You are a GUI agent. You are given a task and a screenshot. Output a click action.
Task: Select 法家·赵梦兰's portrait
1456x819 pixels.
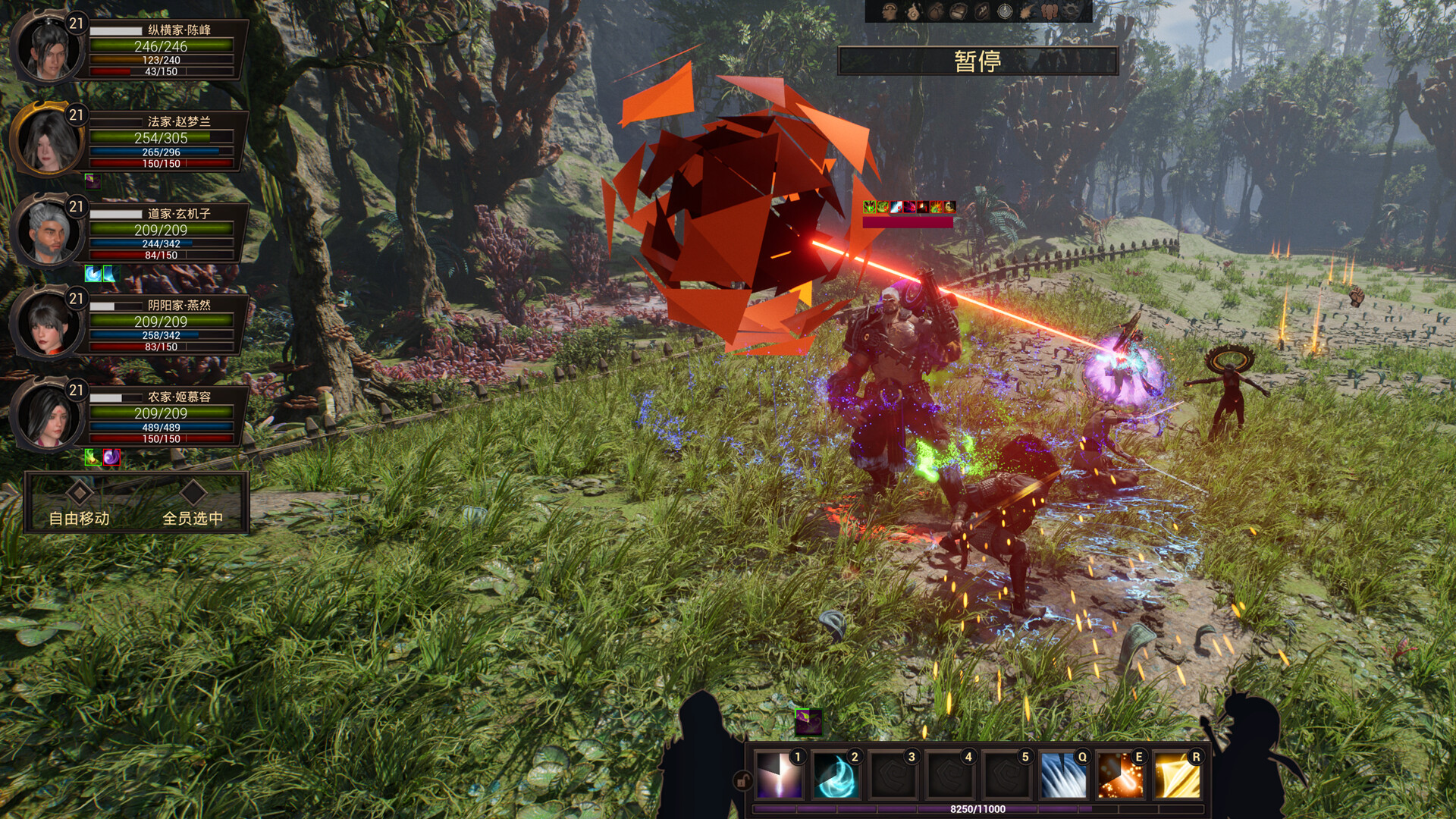tap(47, 140)
